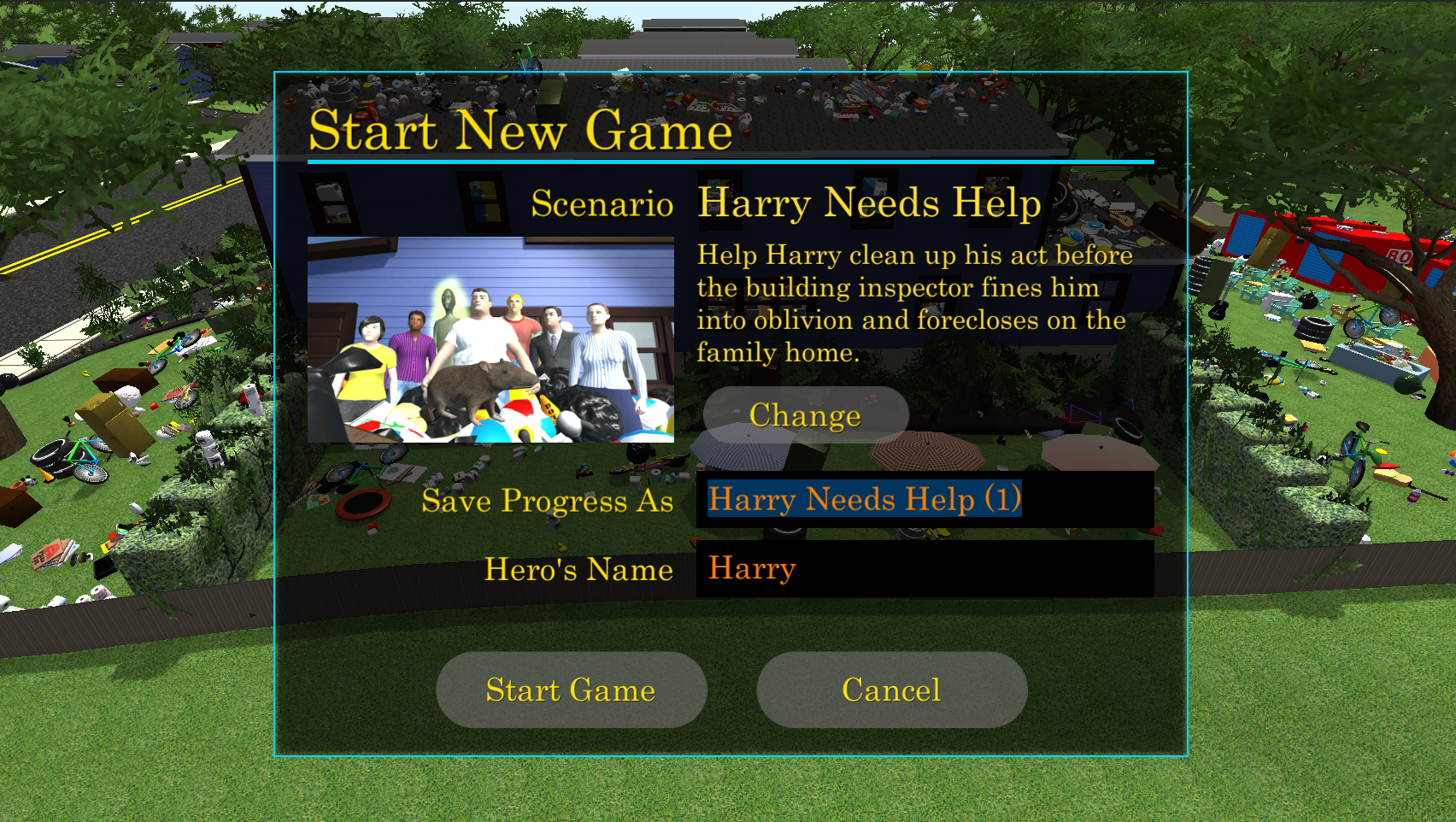Focus the Hero's Name input field
1456x822 pixels.
click(925, 569)
